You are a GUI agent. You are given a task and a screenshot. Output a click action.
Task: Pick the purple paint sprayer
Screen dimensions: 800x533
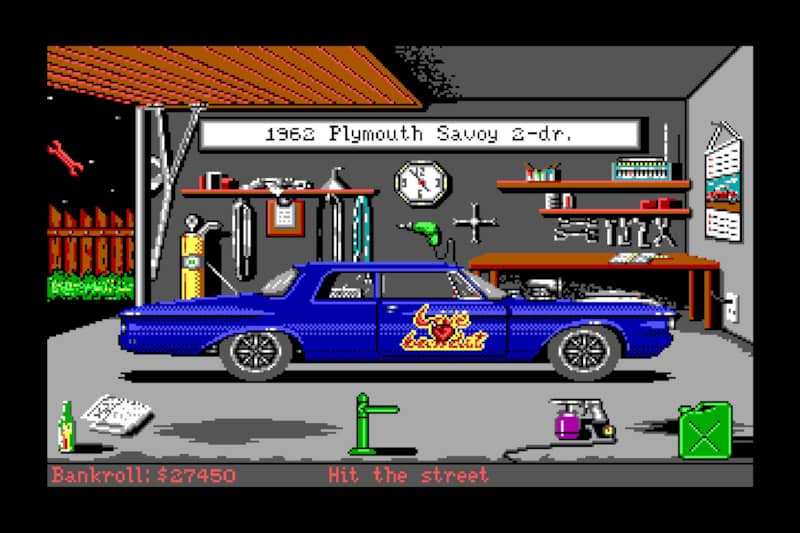pos(572,420)
